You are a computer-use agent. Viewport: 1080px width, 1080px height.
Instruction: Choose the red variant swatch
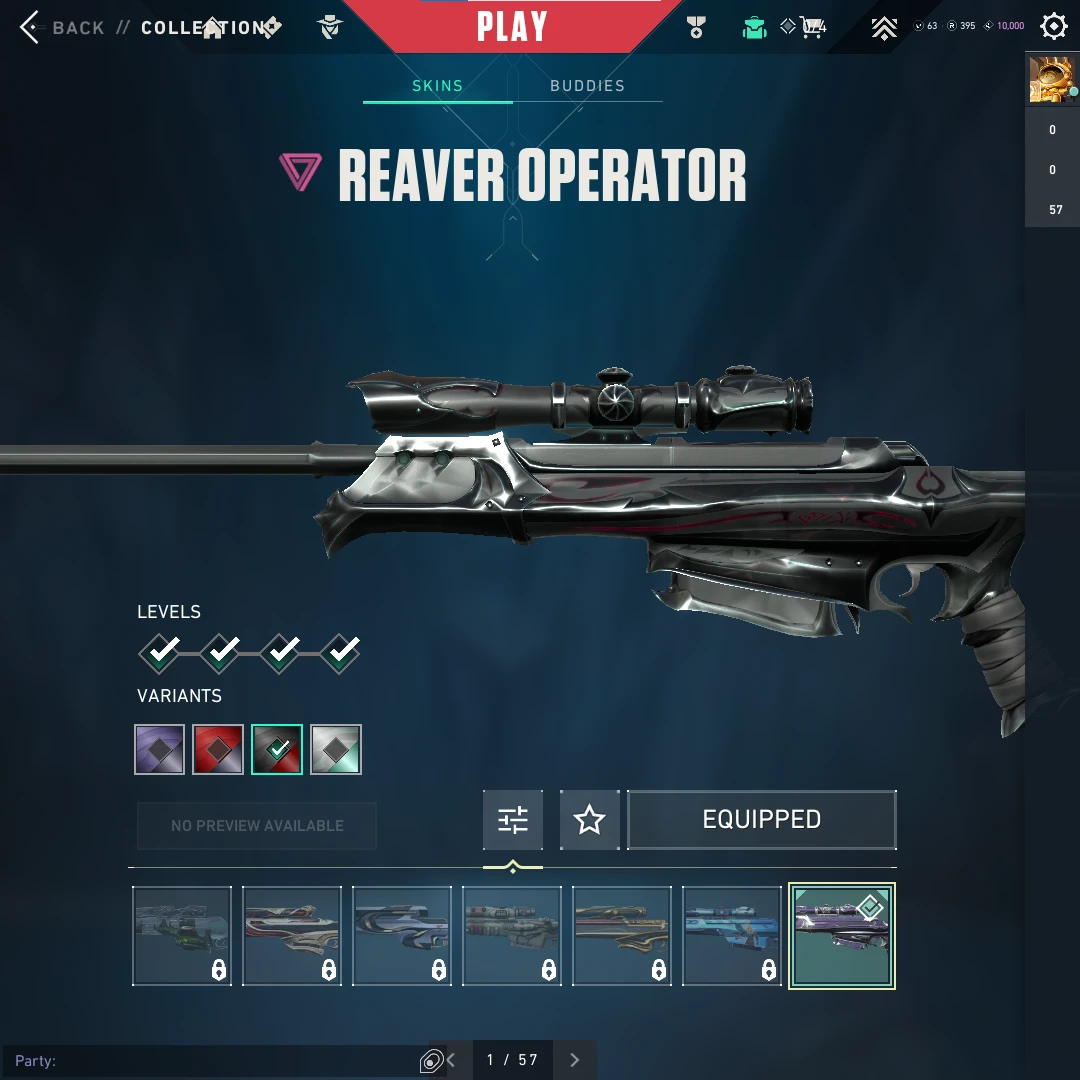(x=218, y=750)
